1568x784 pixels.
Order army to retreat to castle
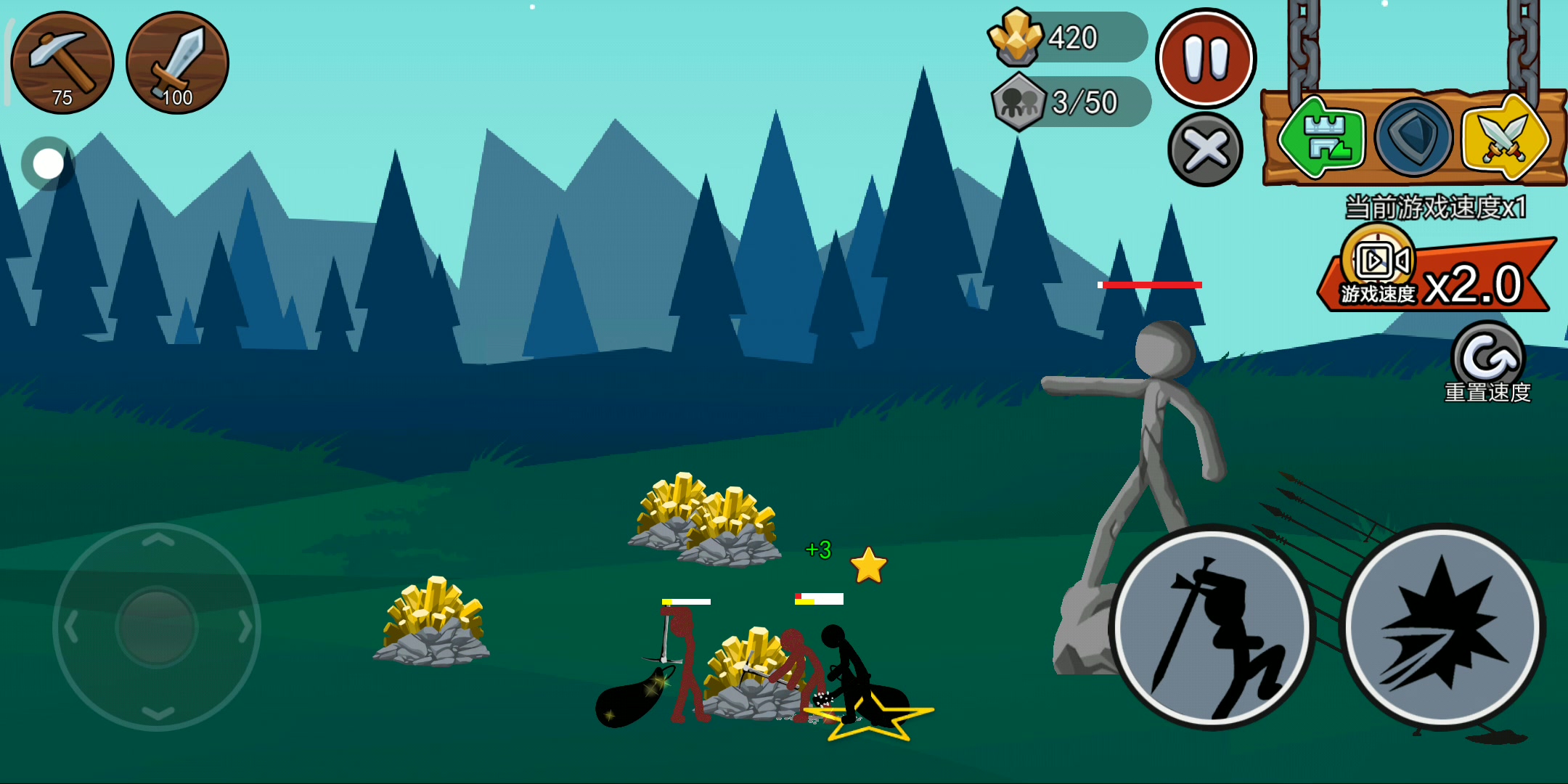pos(1323,138)
